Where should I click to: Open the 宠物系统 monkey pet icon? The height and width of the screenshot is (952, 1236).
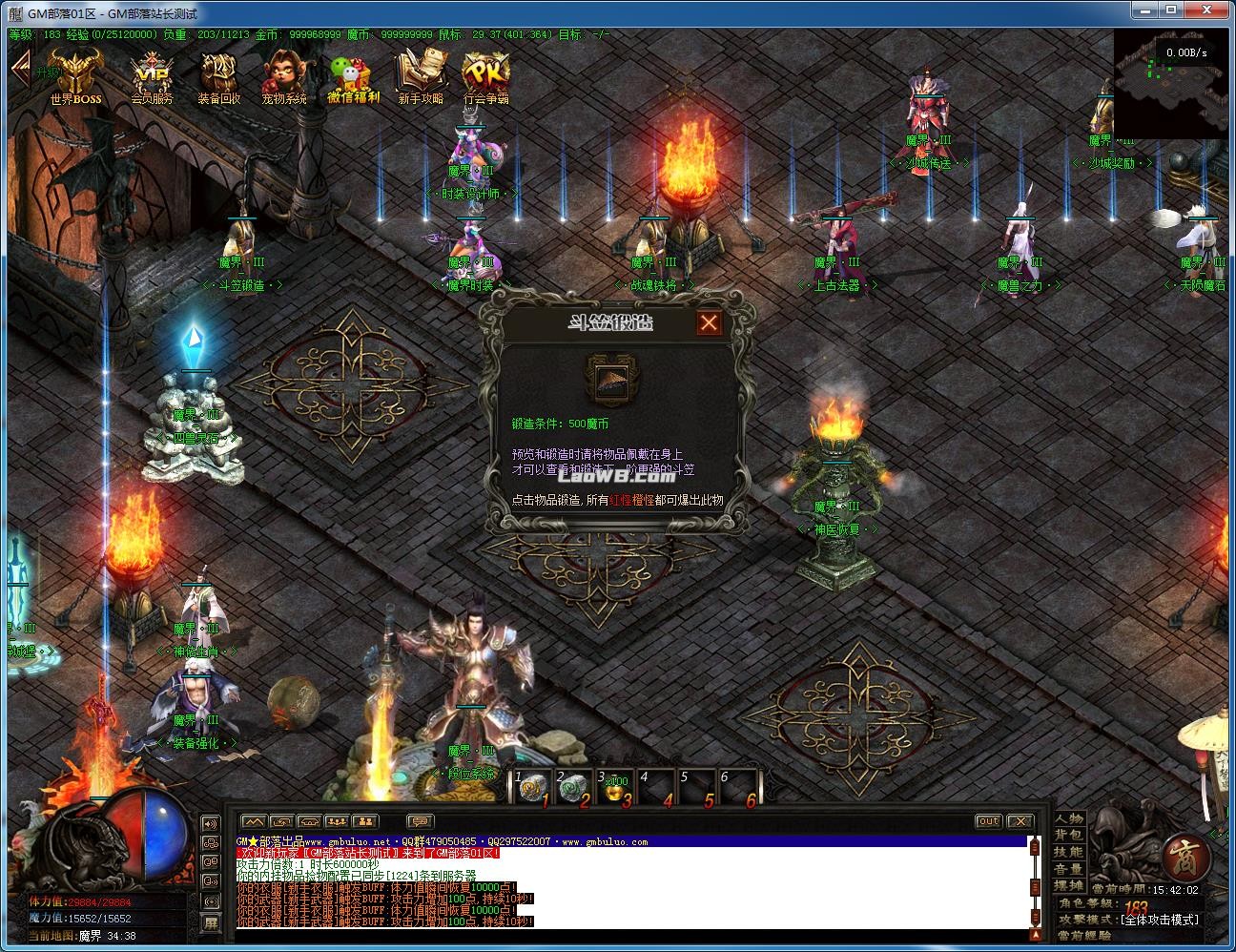(284, 76)
